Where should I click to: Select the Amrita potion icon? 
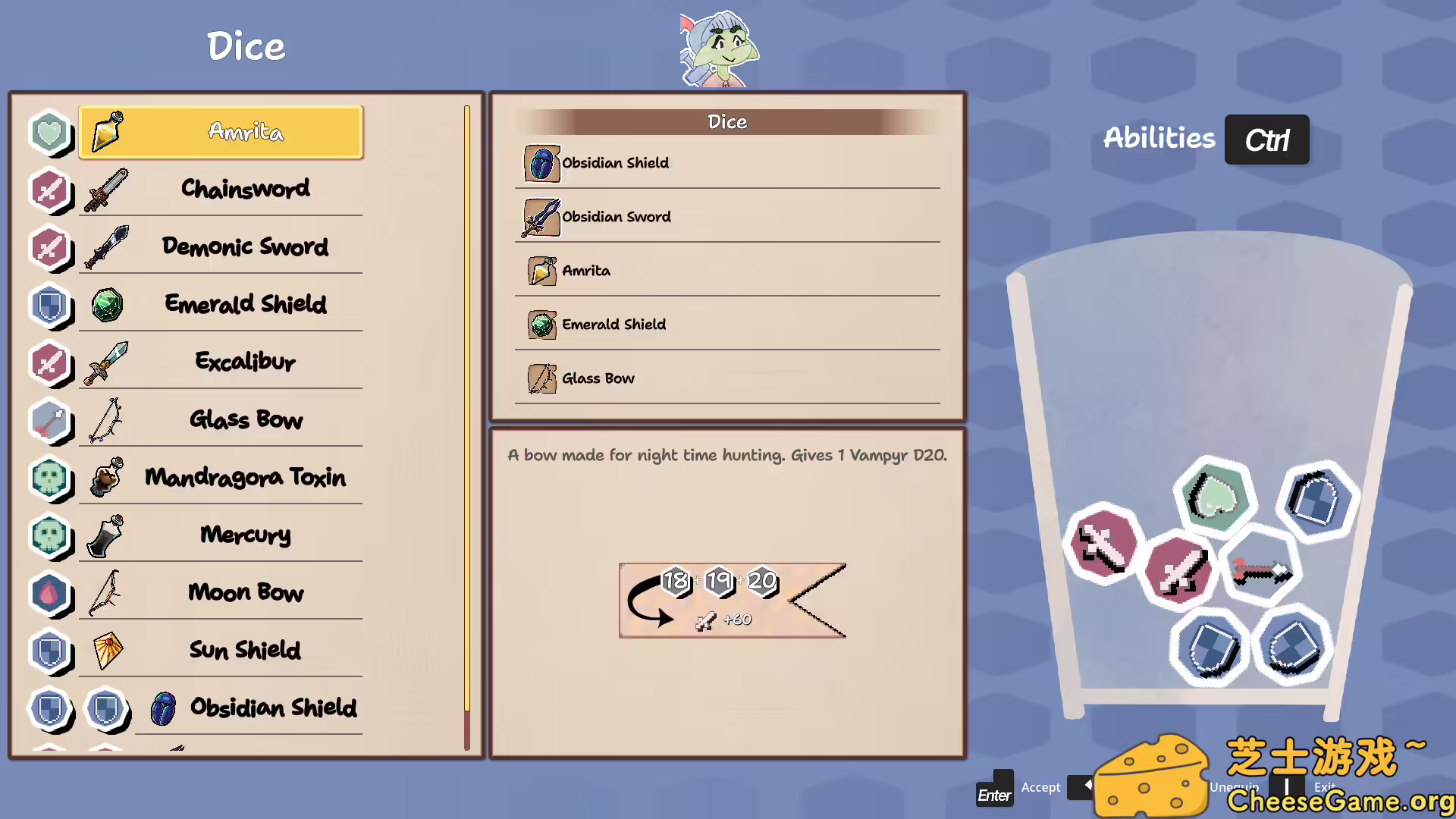[x=106, y=132]
